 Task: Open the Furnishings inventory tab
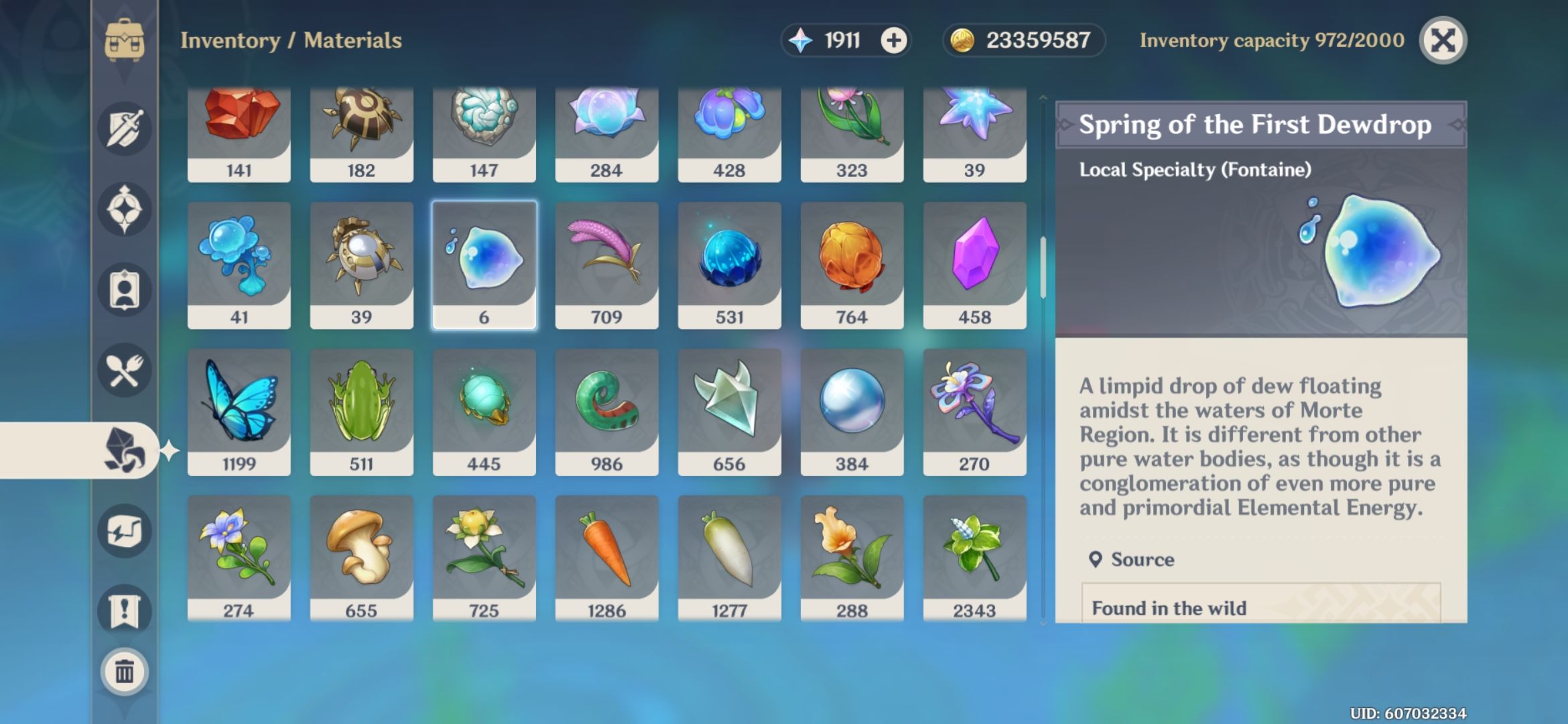tap(124, 530)
